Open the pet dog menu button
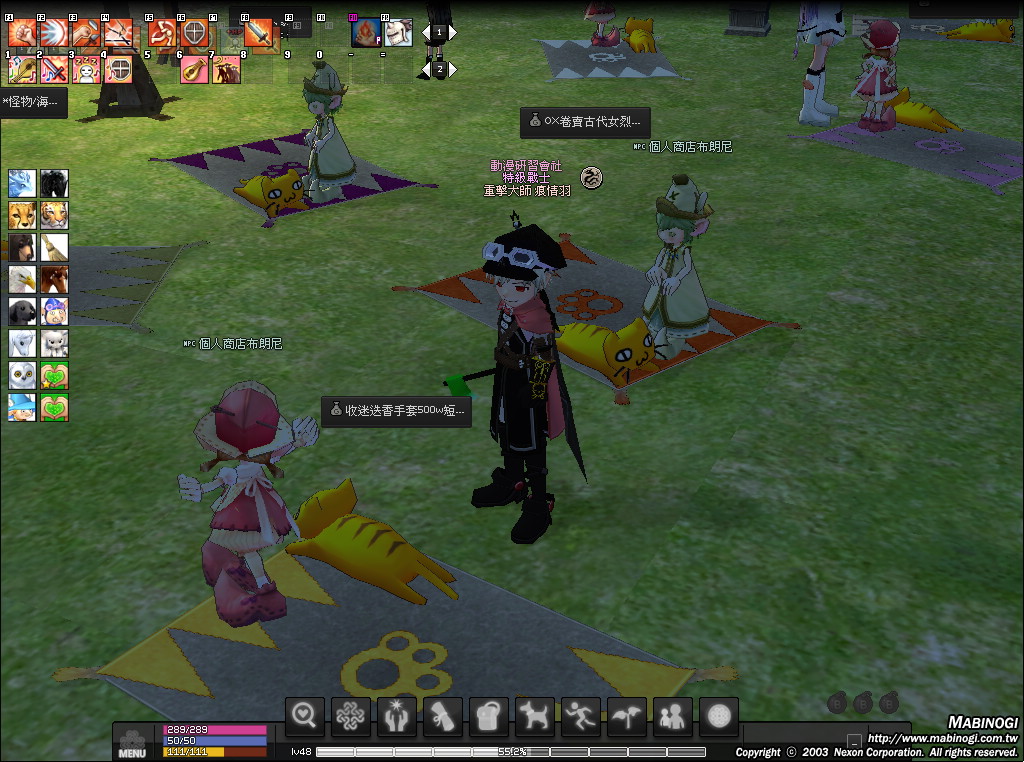 (535, 715)
